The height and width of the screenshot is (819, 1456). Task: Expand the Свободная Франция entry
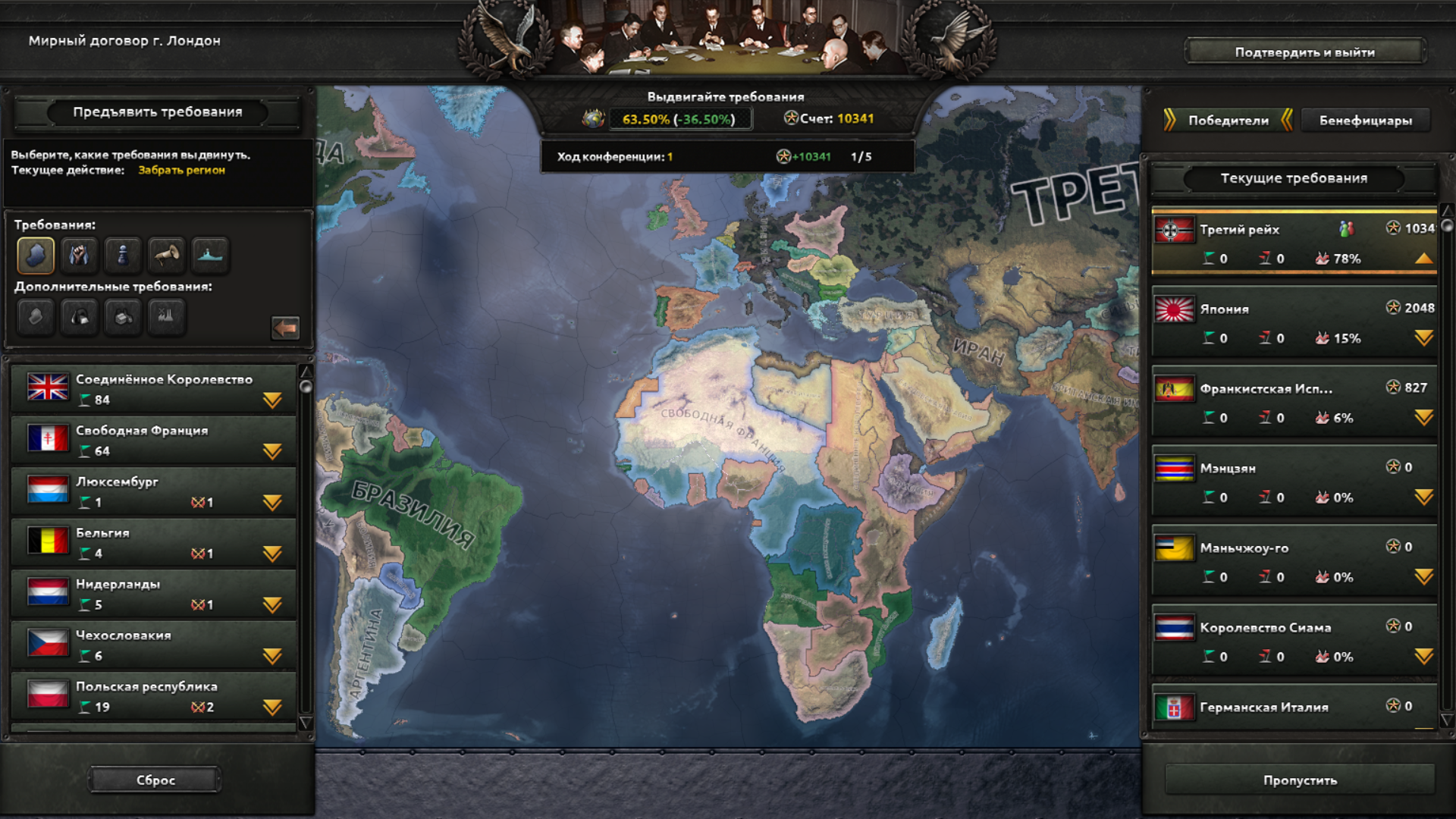click(272, 452)
